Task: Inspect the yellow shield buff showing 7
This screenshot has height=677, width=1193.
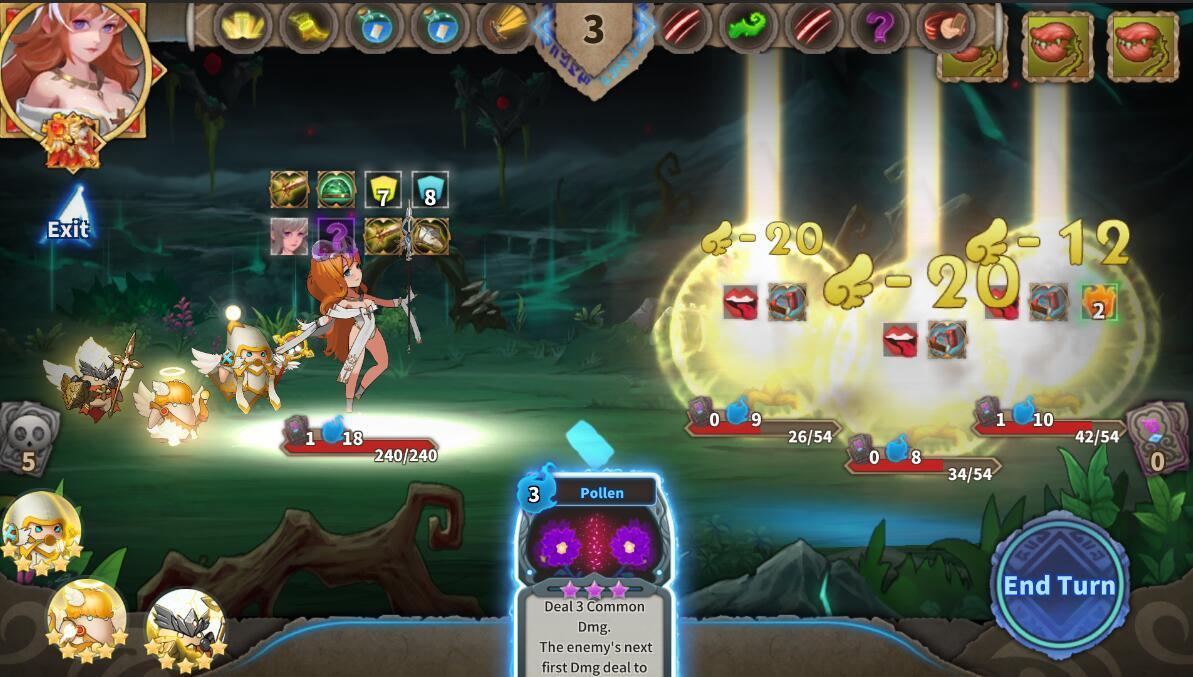Action: pos(383,190)
